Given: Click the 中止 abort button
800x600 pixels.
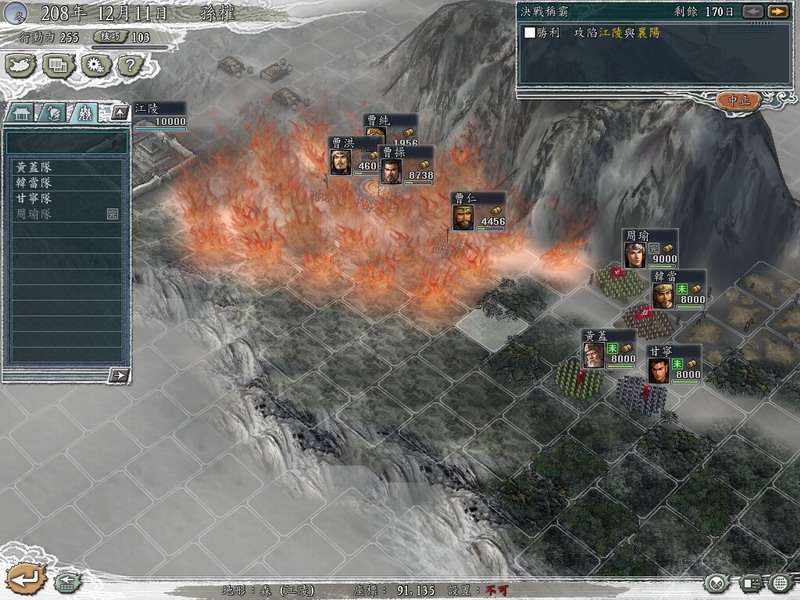Looking at the screenshot, I should pos(738,100).
